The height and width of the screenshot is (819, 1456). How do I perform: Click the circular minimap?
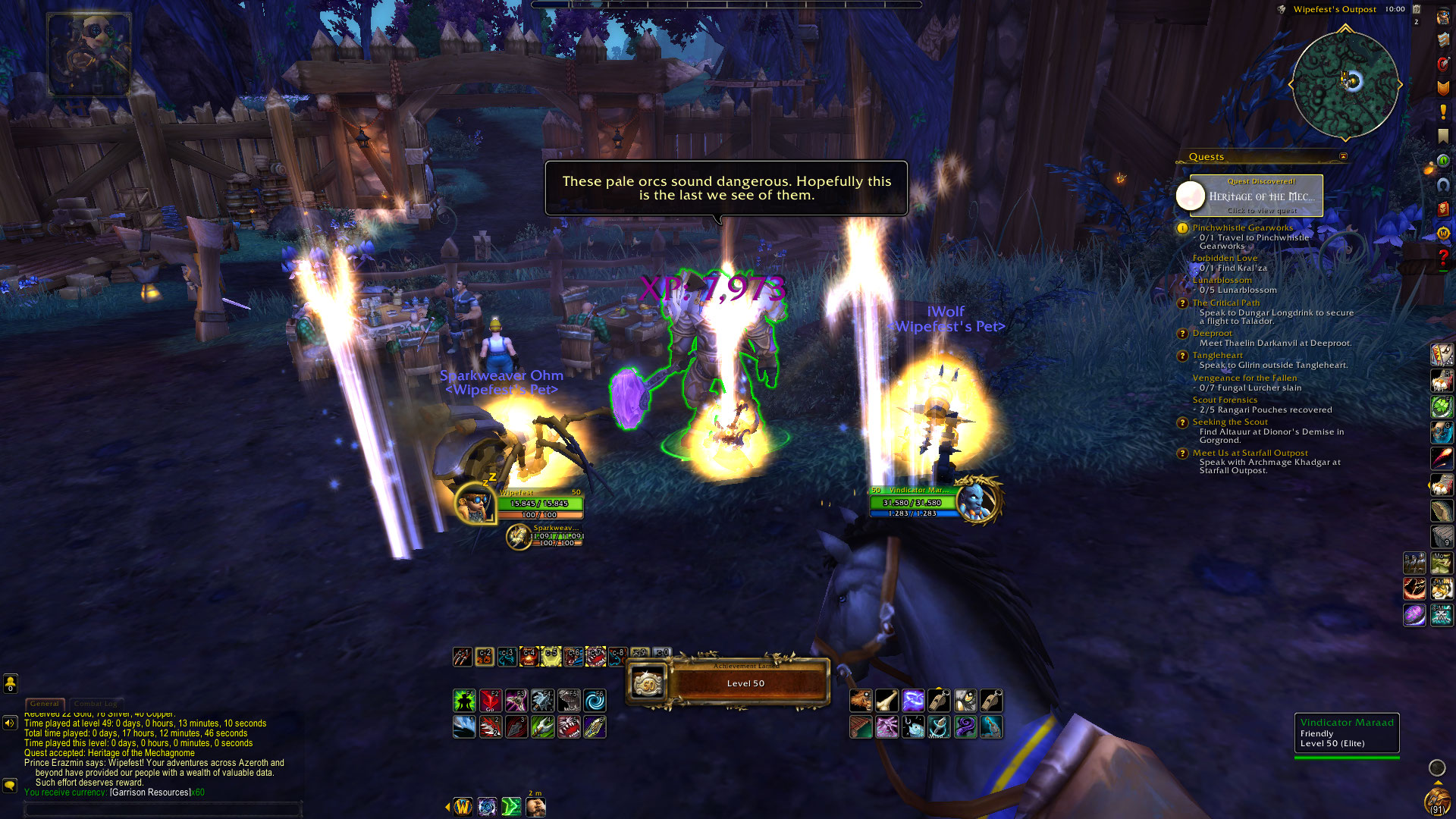click(1345, 84)
